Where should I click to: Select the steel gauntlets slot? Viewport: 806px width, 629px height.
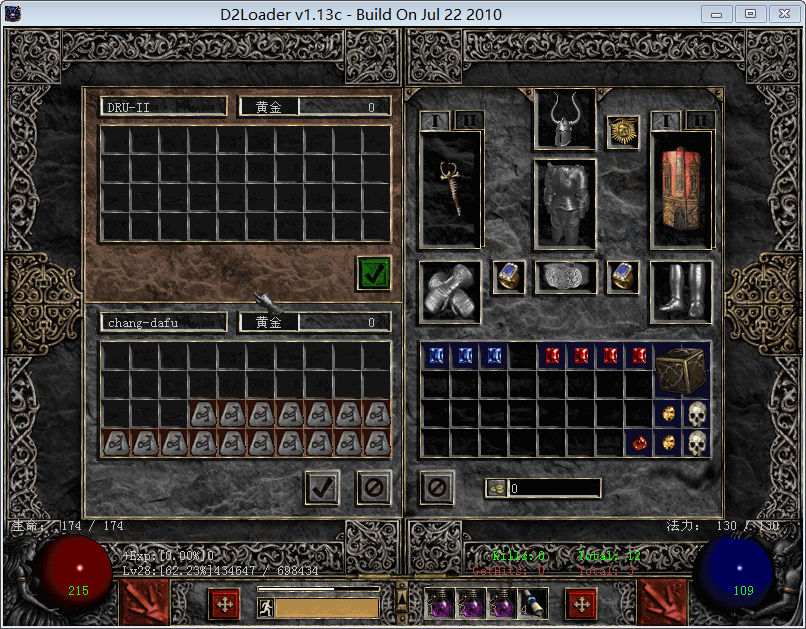[450, 293]
